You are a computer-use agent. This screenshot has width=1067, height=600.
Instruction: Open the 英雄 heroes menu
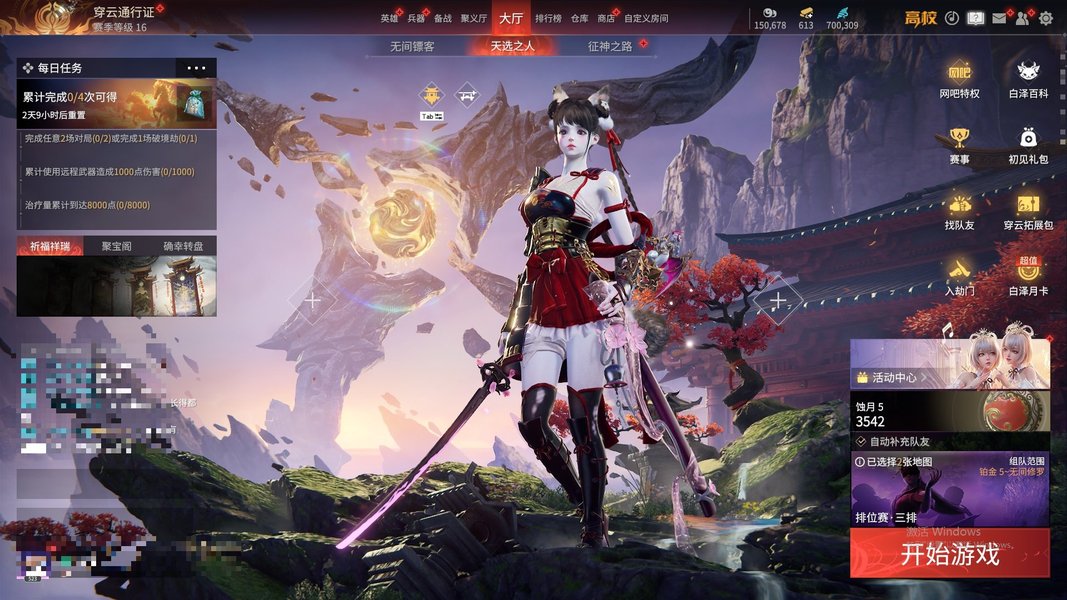pos(388,18)
